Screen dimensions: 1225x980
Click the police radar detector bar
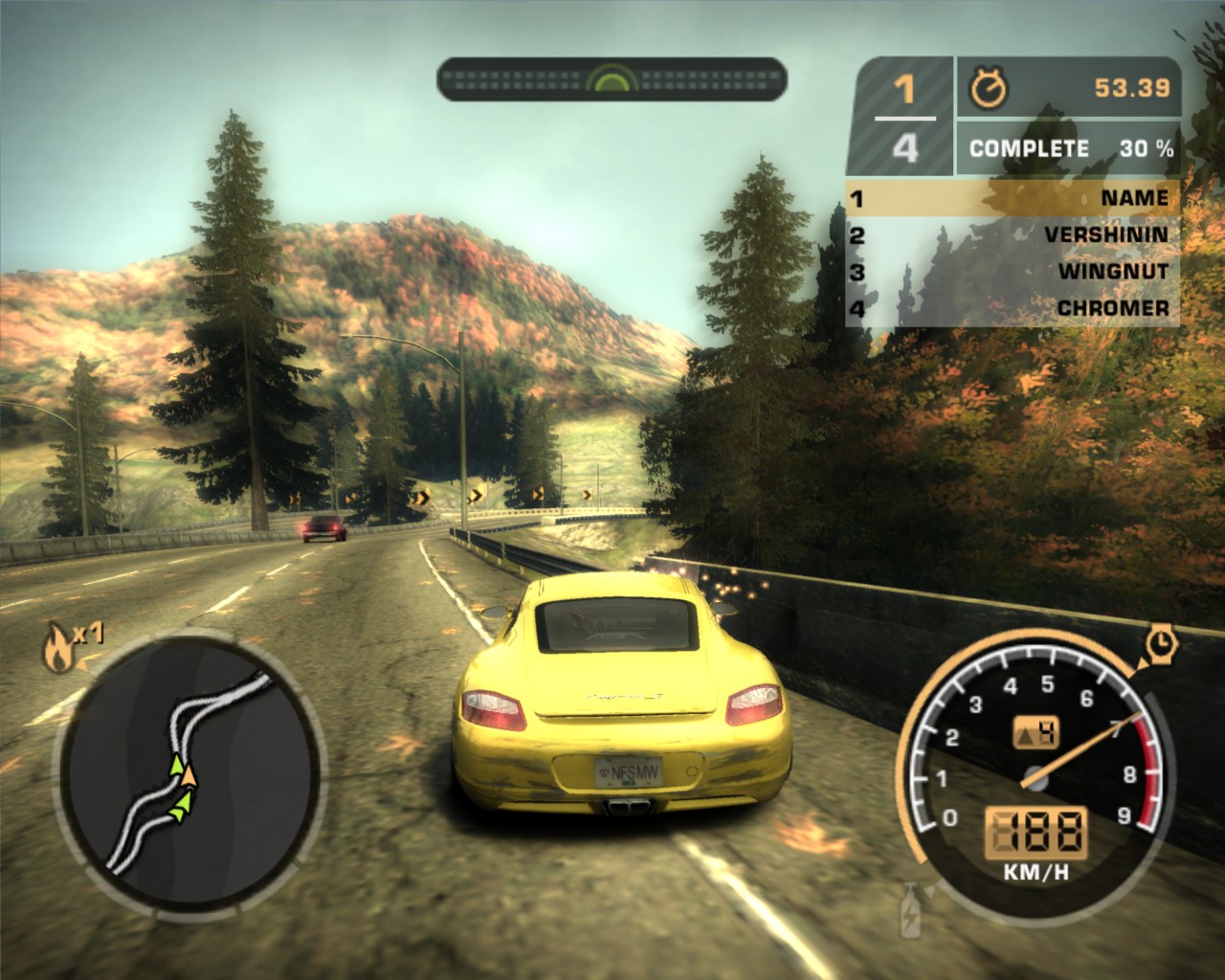(612, 78)
